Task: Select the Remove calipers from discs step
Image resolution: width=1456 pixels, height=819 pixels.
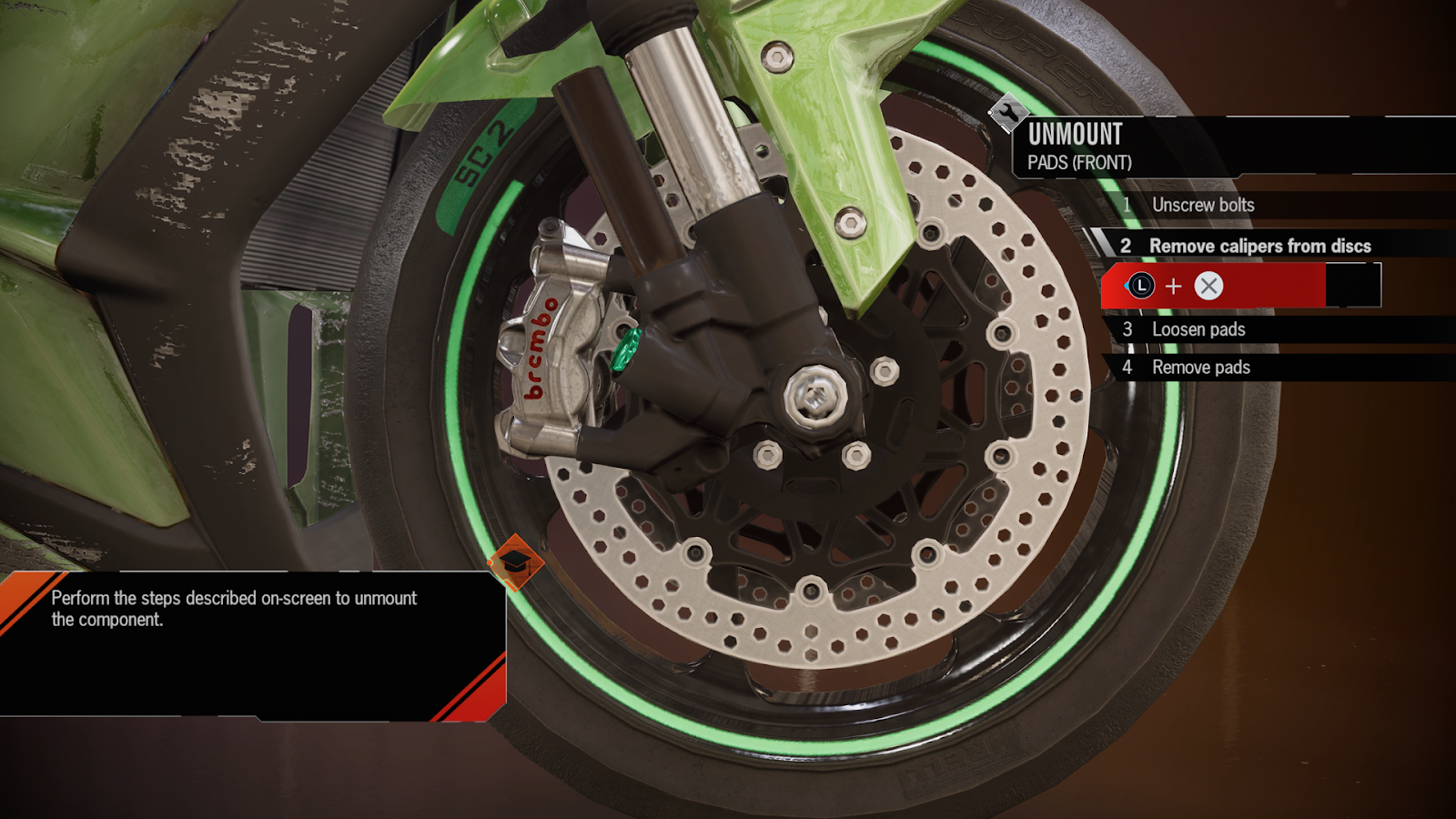Action: click(1259, 246)
